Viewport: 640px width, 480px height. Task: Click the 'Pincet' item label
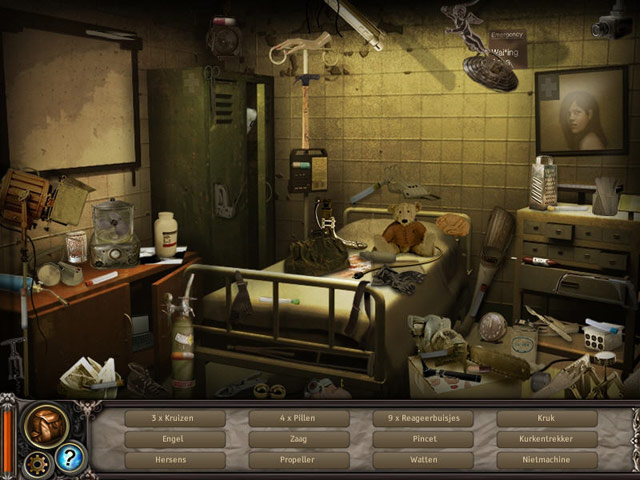coord(423,439)
